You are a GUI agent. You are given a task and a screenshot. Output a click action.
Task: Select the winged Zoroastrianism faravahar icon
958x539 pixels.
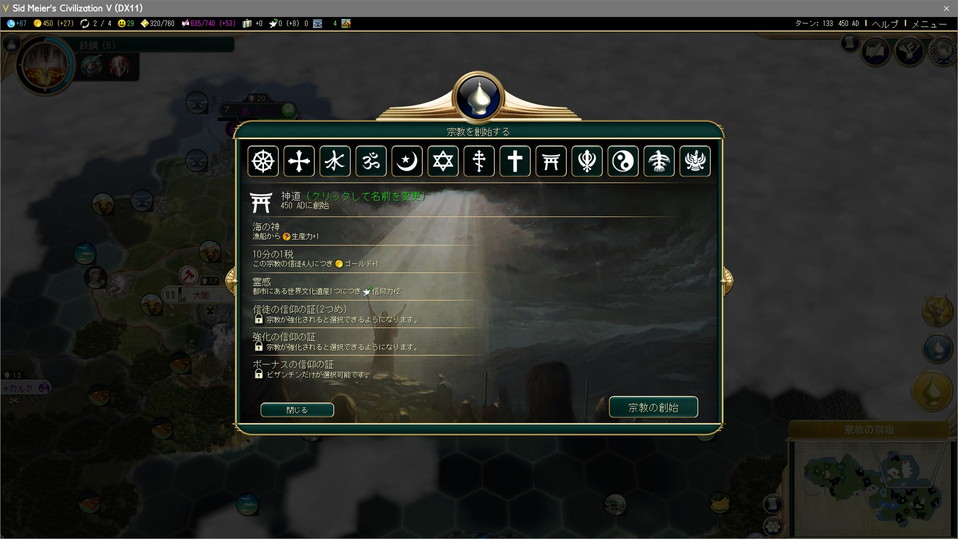coord(695,161)
